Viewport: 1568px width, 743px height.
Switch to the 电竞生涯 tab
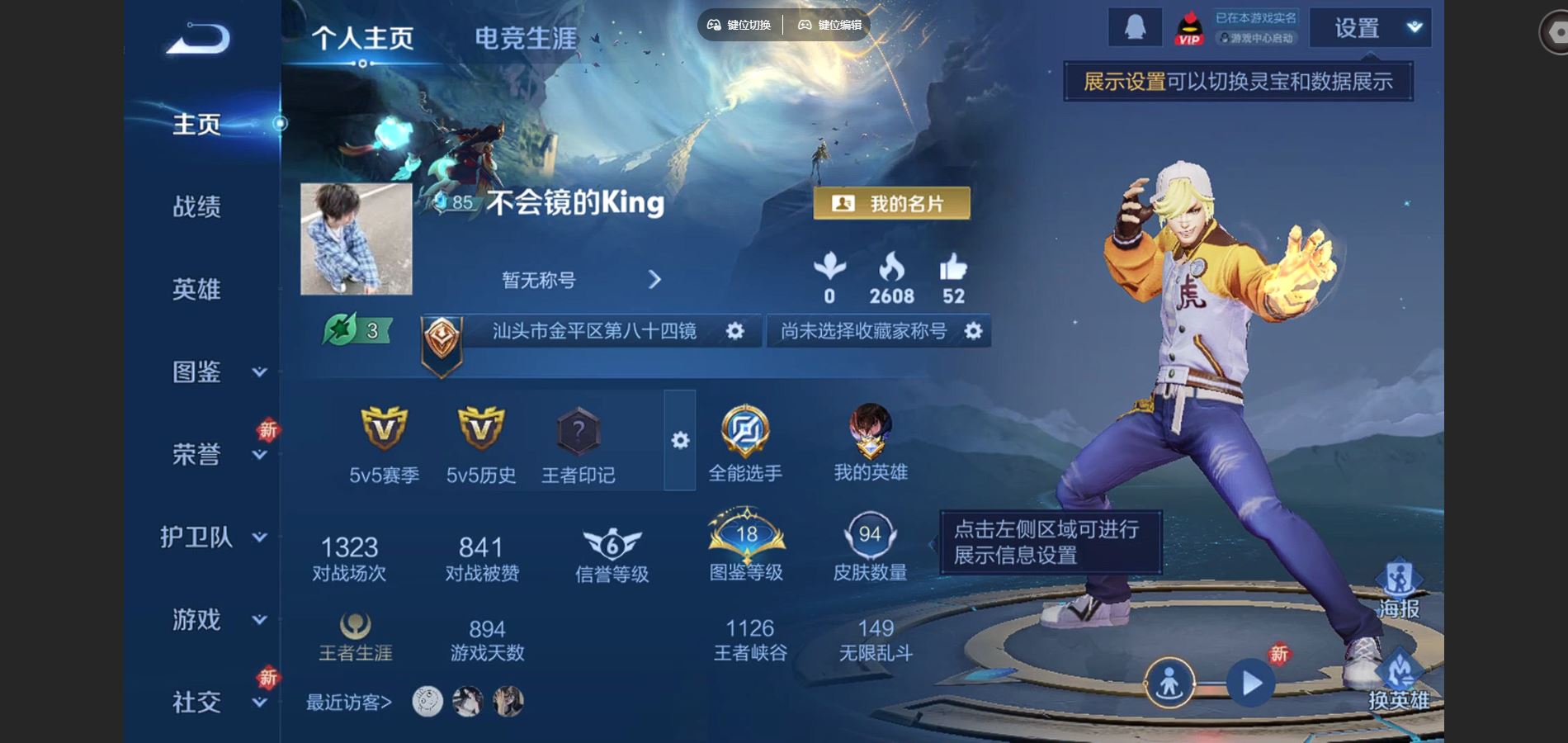point(526,38)
